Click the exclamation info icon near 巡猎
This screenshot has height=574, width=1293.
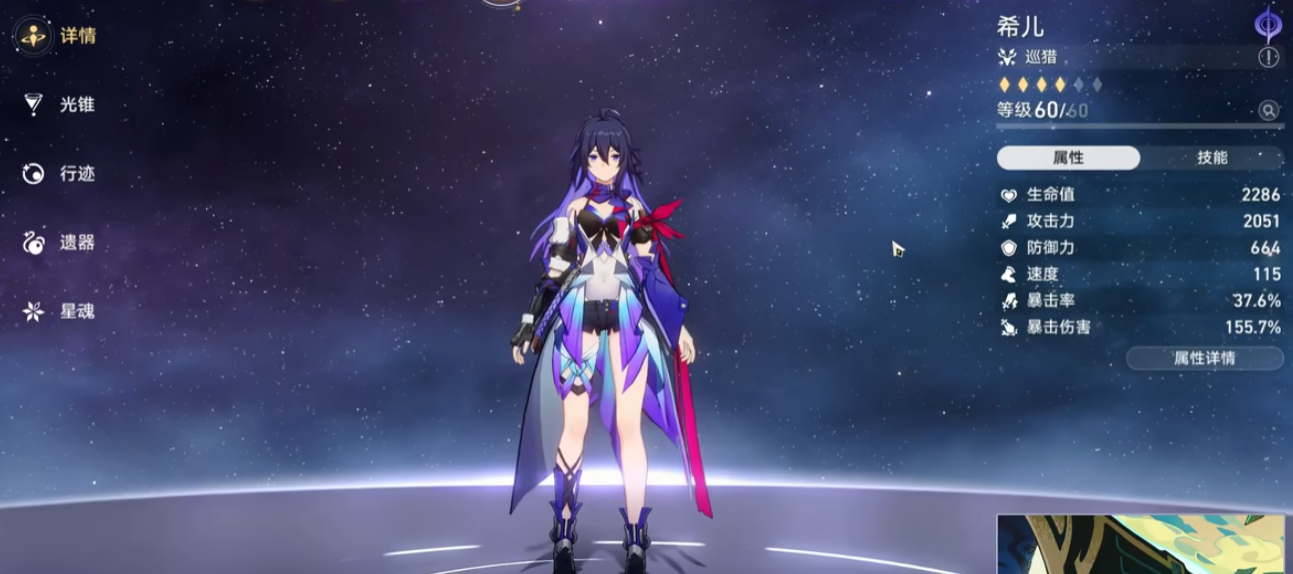[x=1269, y=57]
